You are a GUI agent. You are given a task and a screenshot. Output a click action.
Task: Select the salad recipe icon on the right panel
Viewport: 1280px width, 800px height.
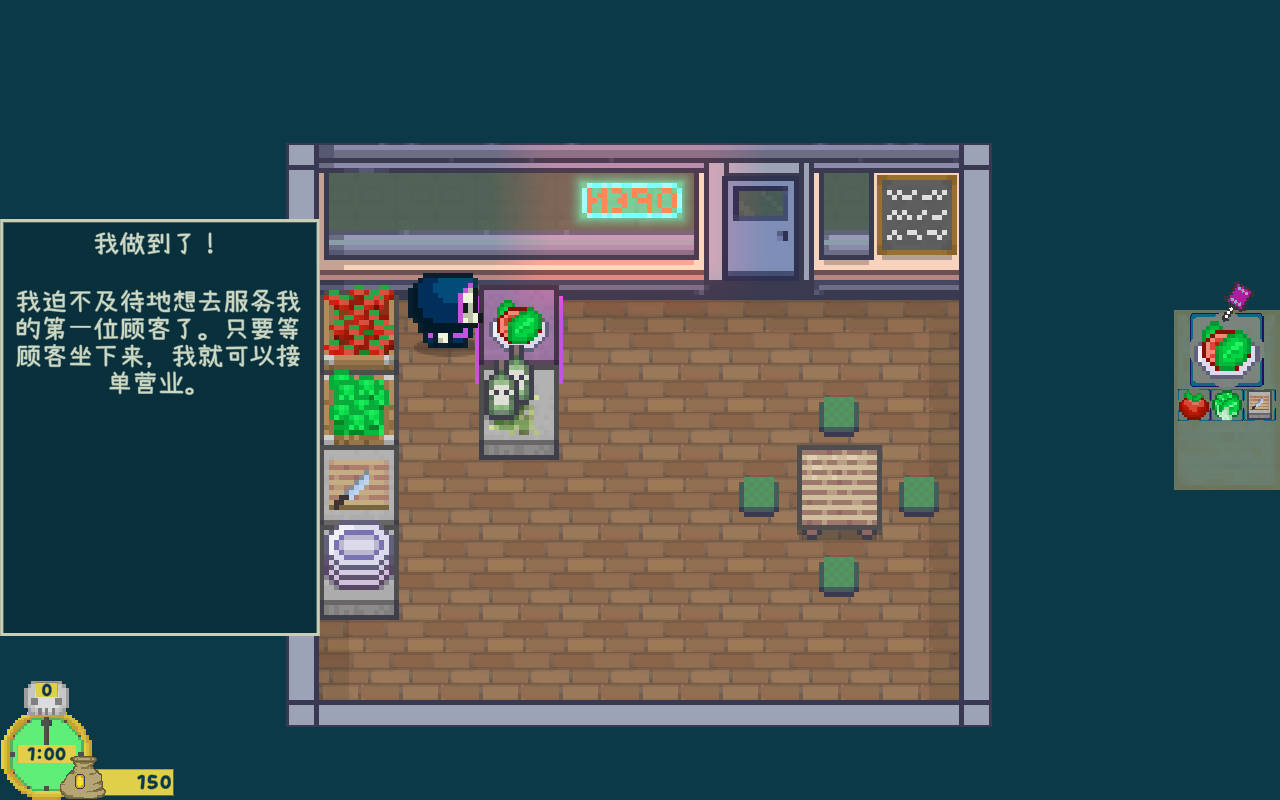click(x=1224, y=350)
